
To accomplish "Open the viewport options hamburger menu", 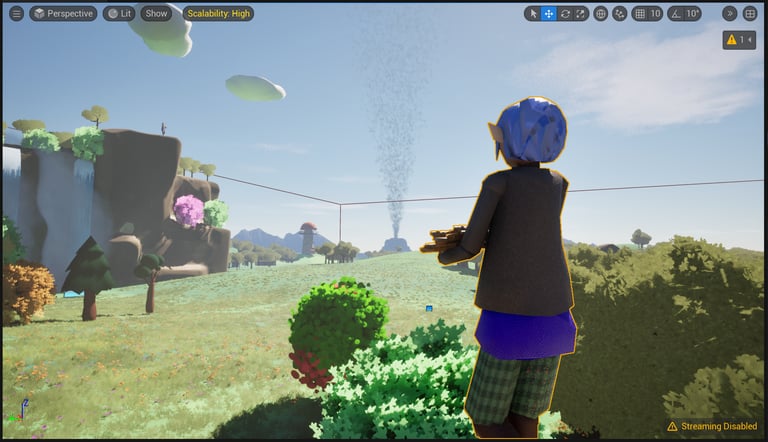I will pyautogui.click(x=16, y=13).
